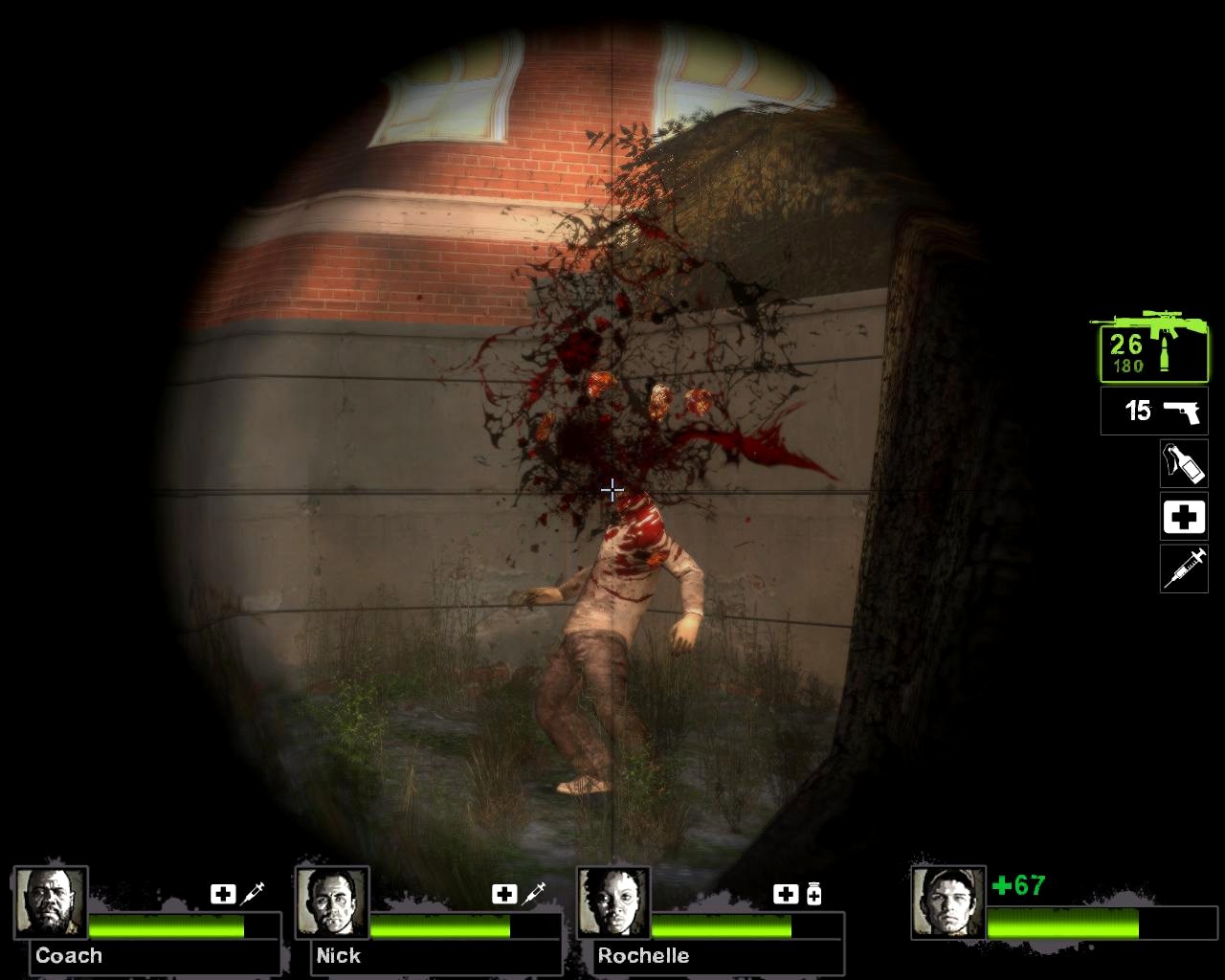
Task: Click Rochelle's teammate portrait
Action: point(613,903)
